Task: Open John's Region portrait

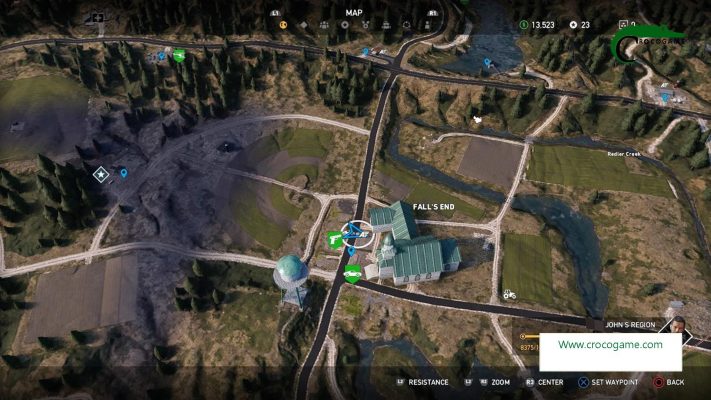Action: point(677,327)
